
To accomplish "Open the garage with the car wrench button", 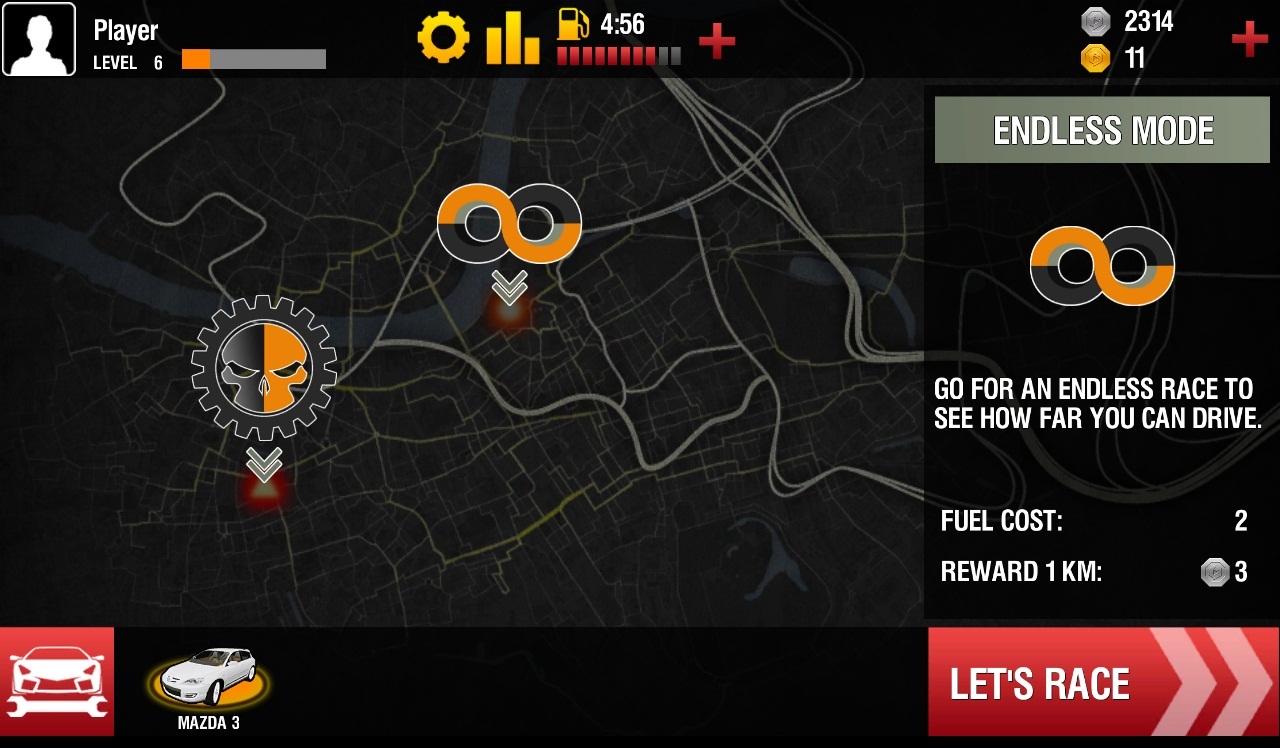I will [57, 681].
